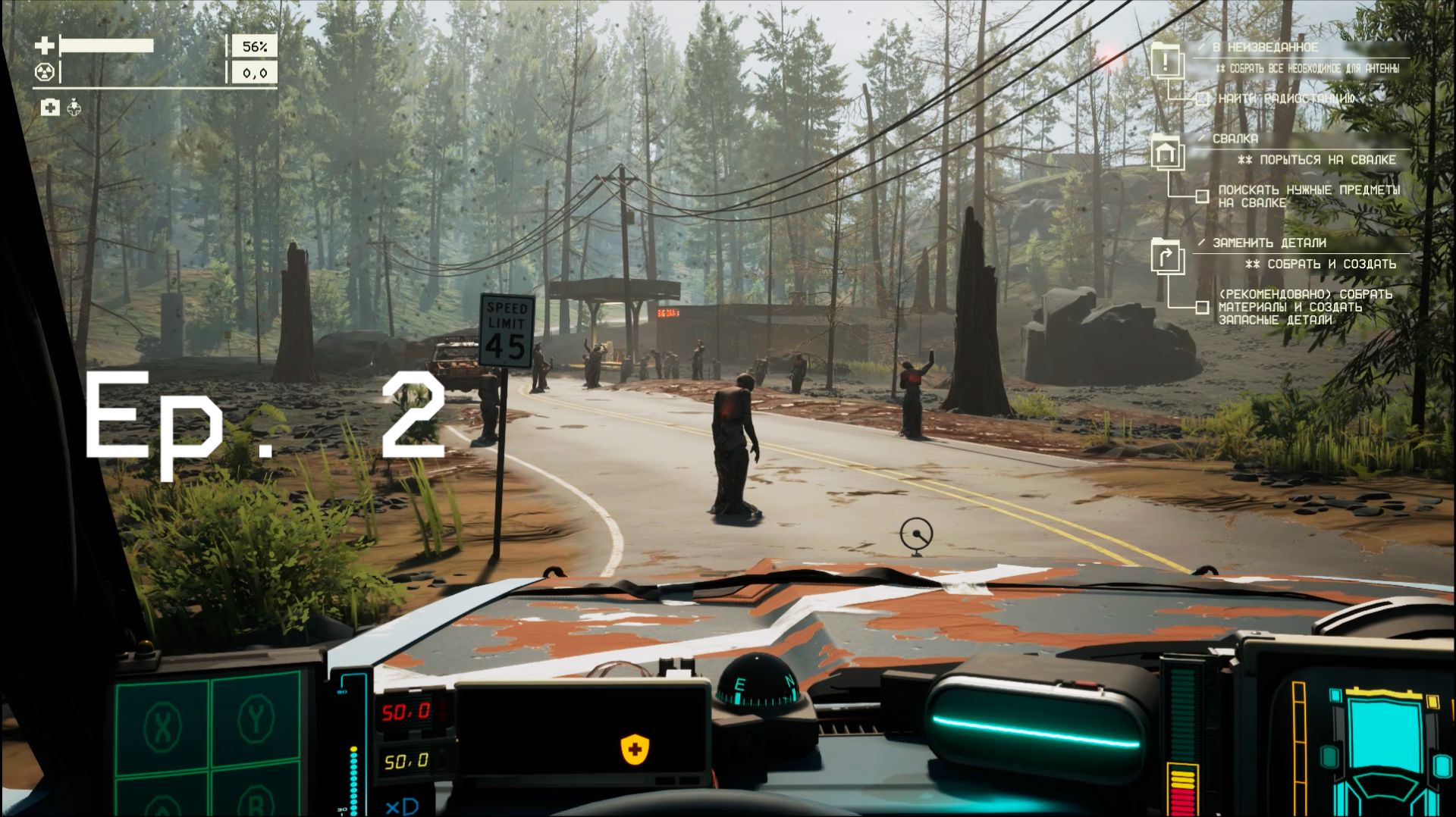This screenshot has height=817, width=1456.
Task: Tick the «Найти радиостанцию» objective checkbox
Action: coord(1202,99)
